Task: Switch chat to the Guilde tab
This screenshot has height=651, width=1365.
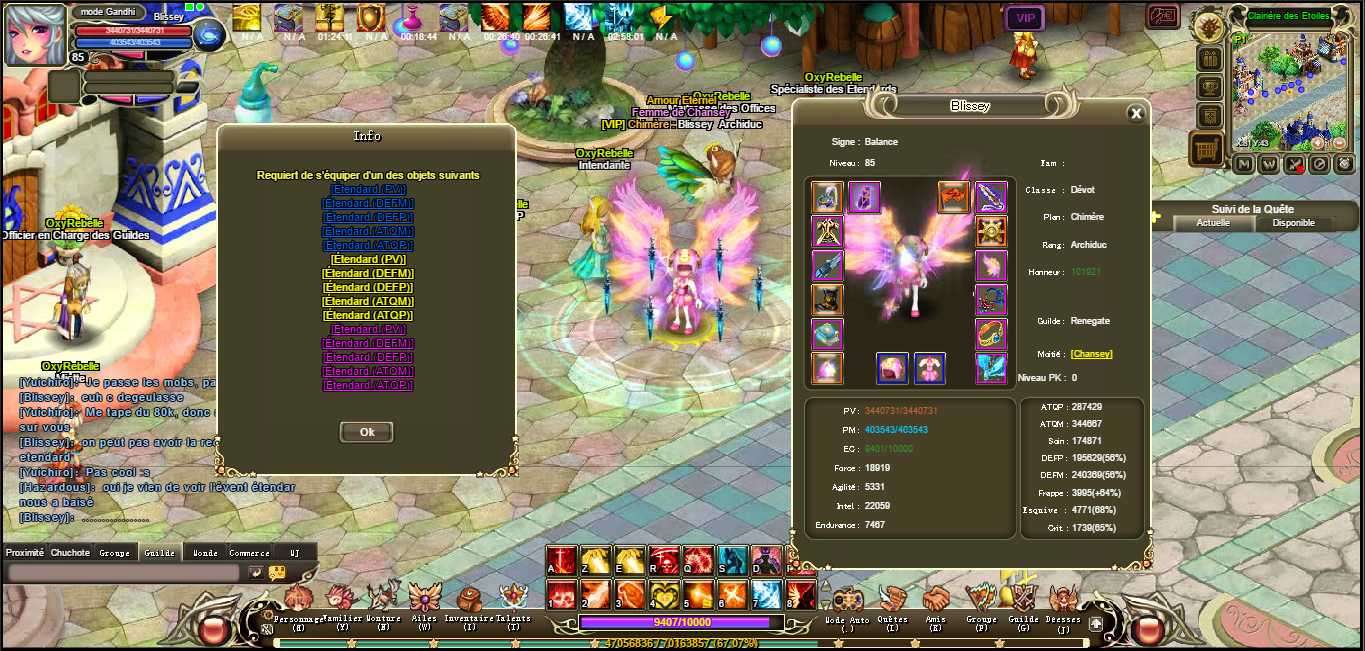Action: click(160, 552)
